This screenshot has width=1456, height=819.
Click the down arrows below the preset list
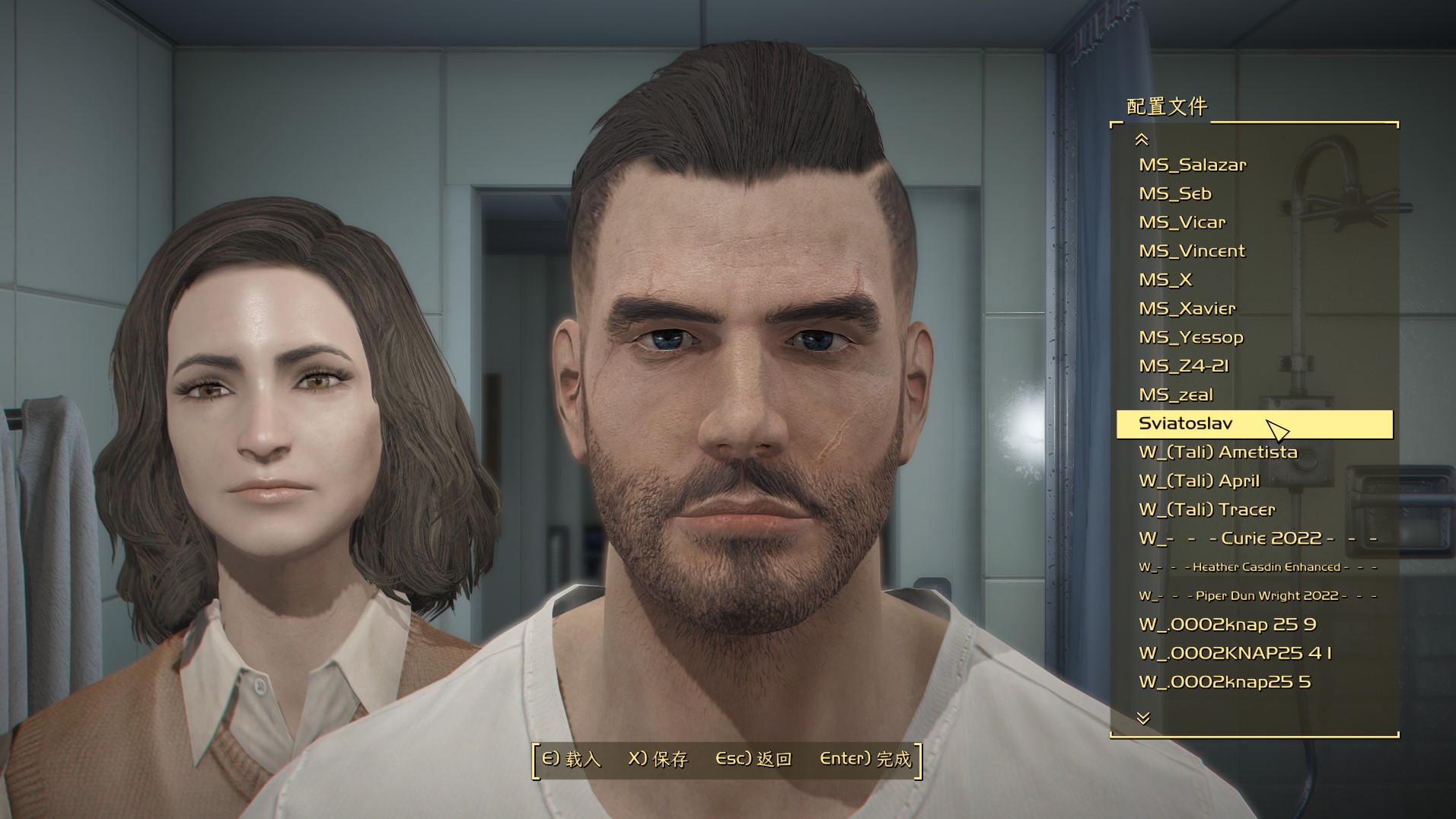(x=1142, y=718)
